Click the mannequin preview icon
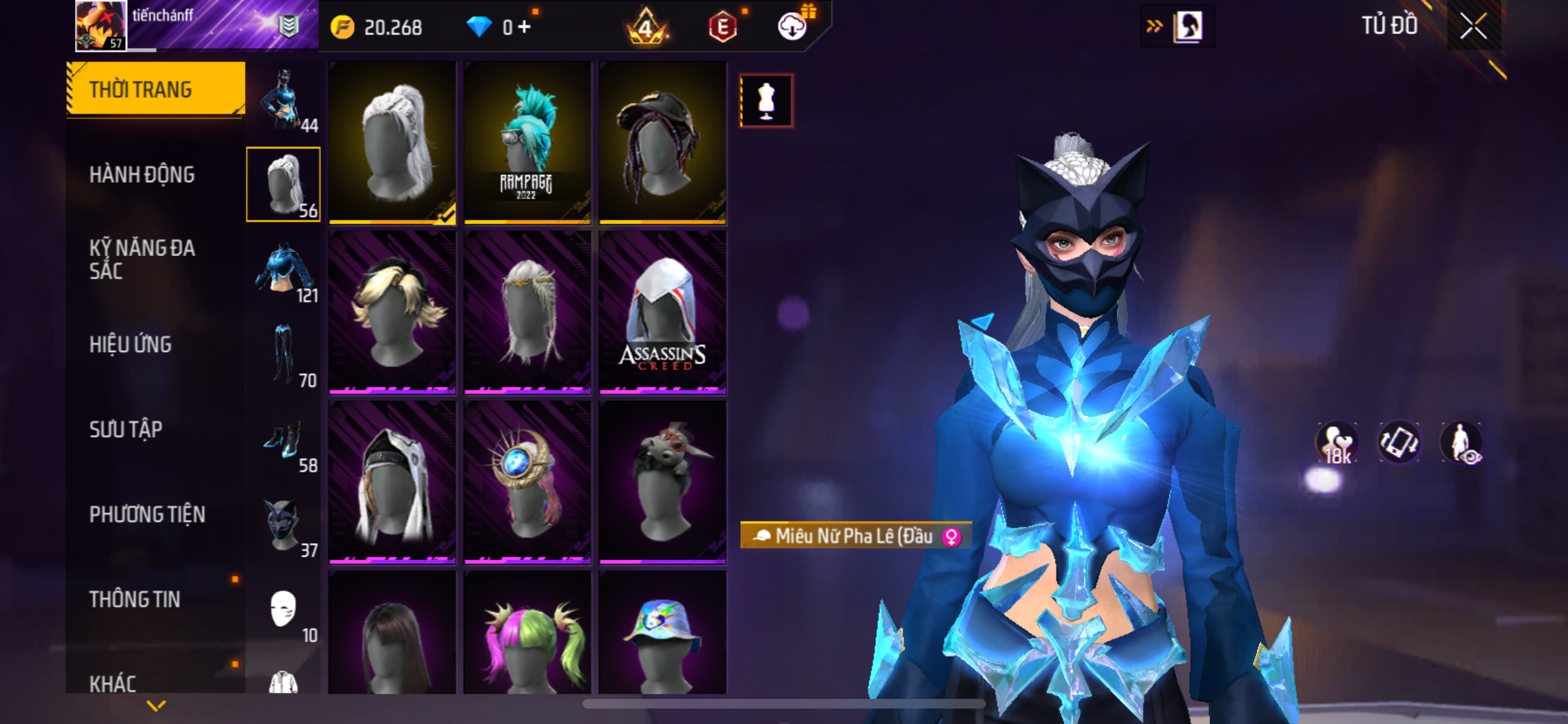The width and height of the screenshot is (1568, 724). point(766,101)
